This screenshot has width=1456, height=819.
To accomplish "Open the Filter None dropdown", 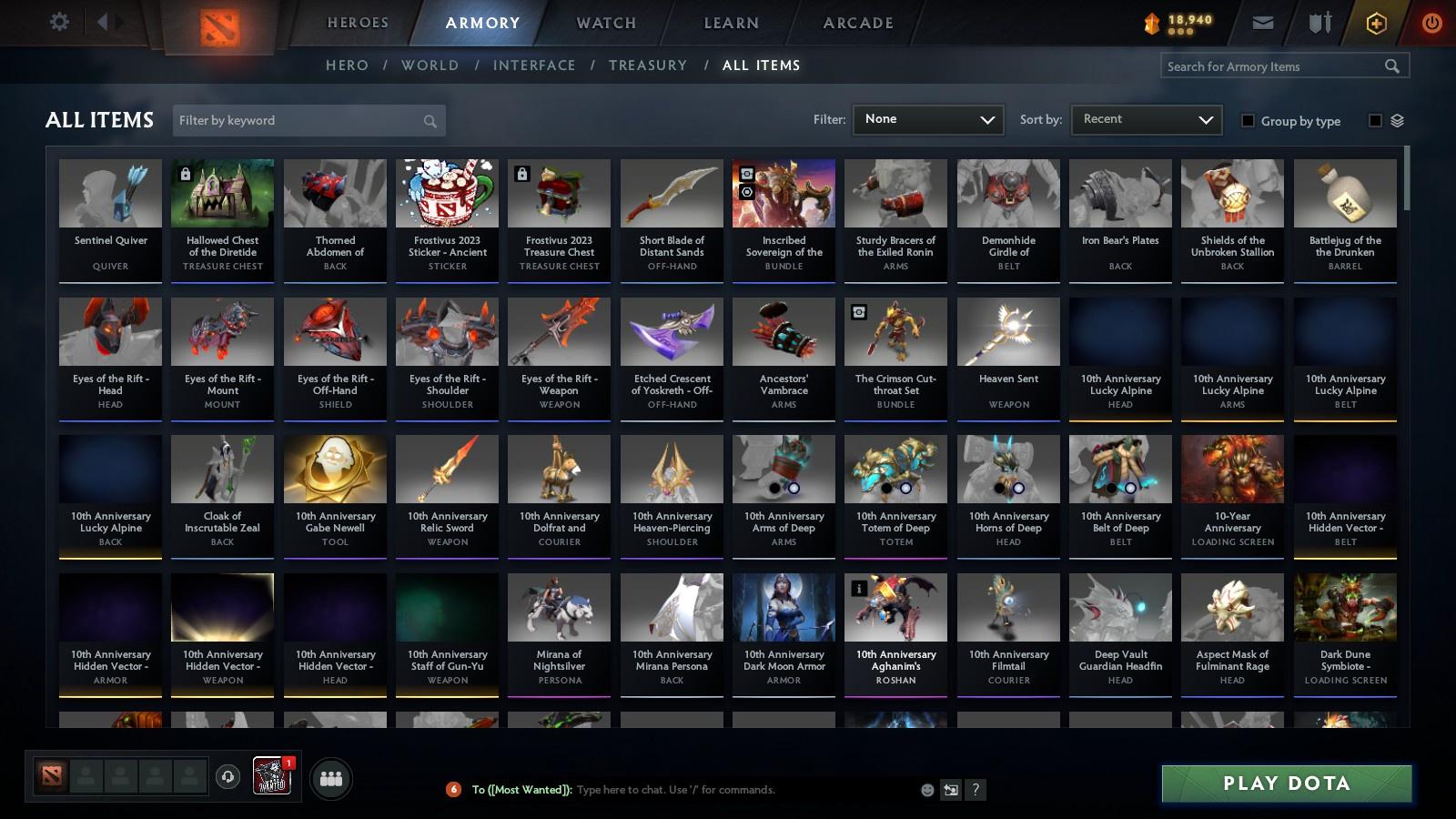I will pos(927,119).
